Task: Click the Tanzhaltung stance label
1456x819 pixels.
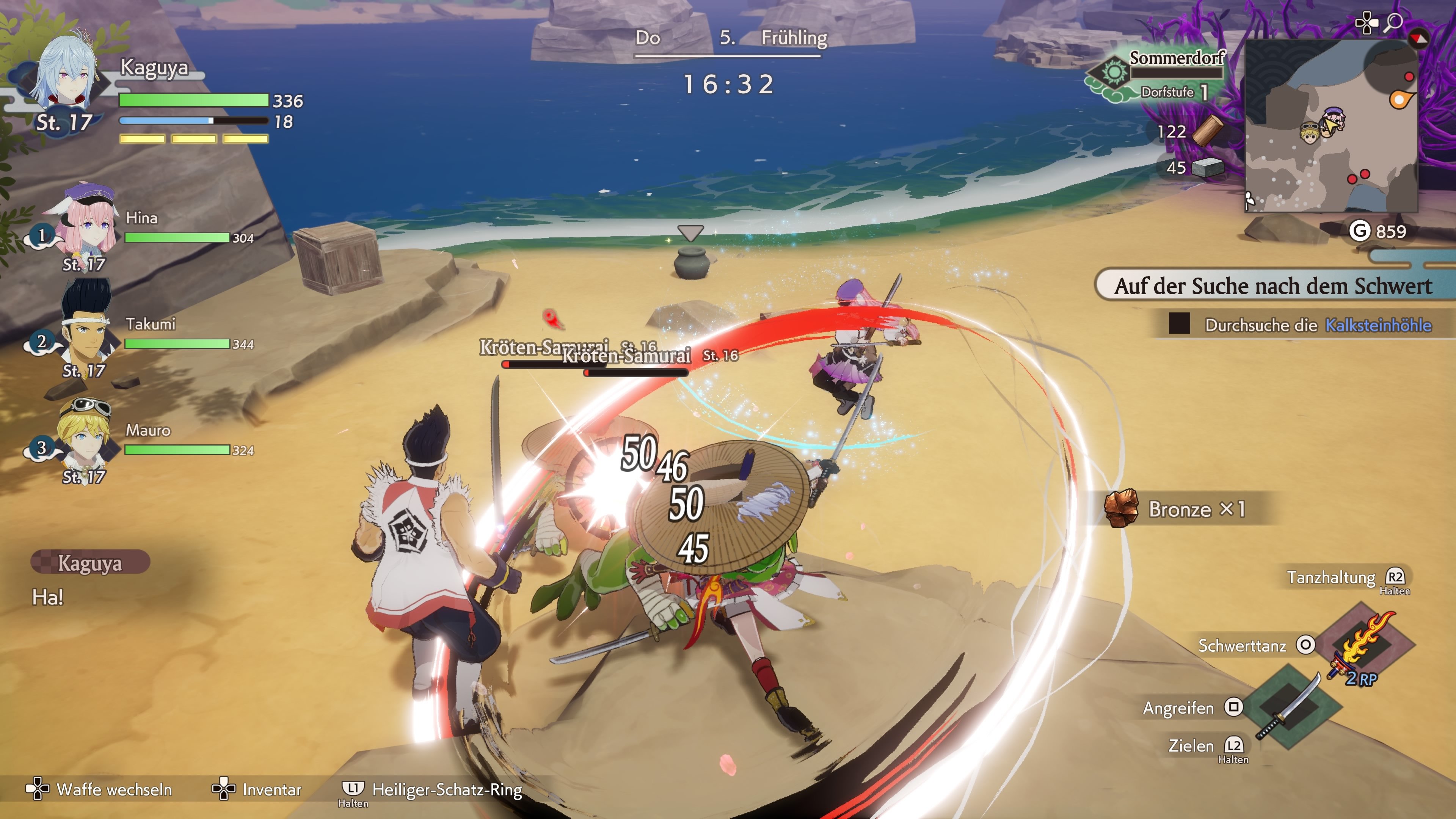Action: click(1331, 577)
